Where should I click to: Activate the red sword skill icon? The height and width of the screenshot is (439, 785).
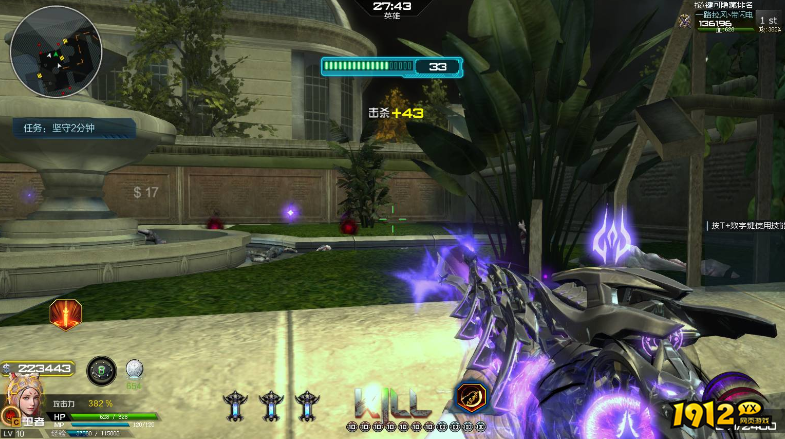coord(65,314)
